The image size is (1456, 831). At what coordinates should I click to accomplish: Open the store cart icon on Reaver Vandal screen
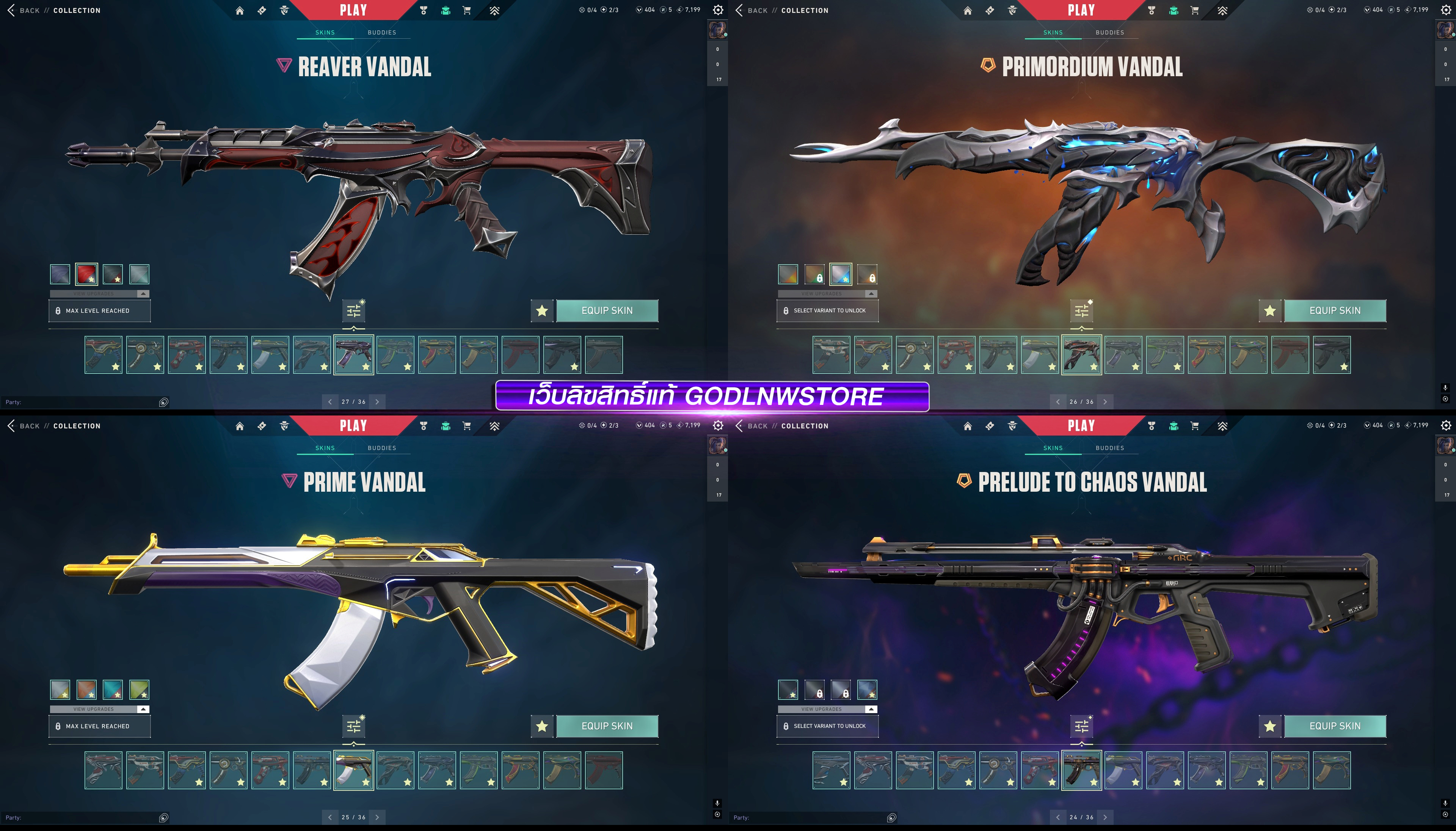point(466,10)
